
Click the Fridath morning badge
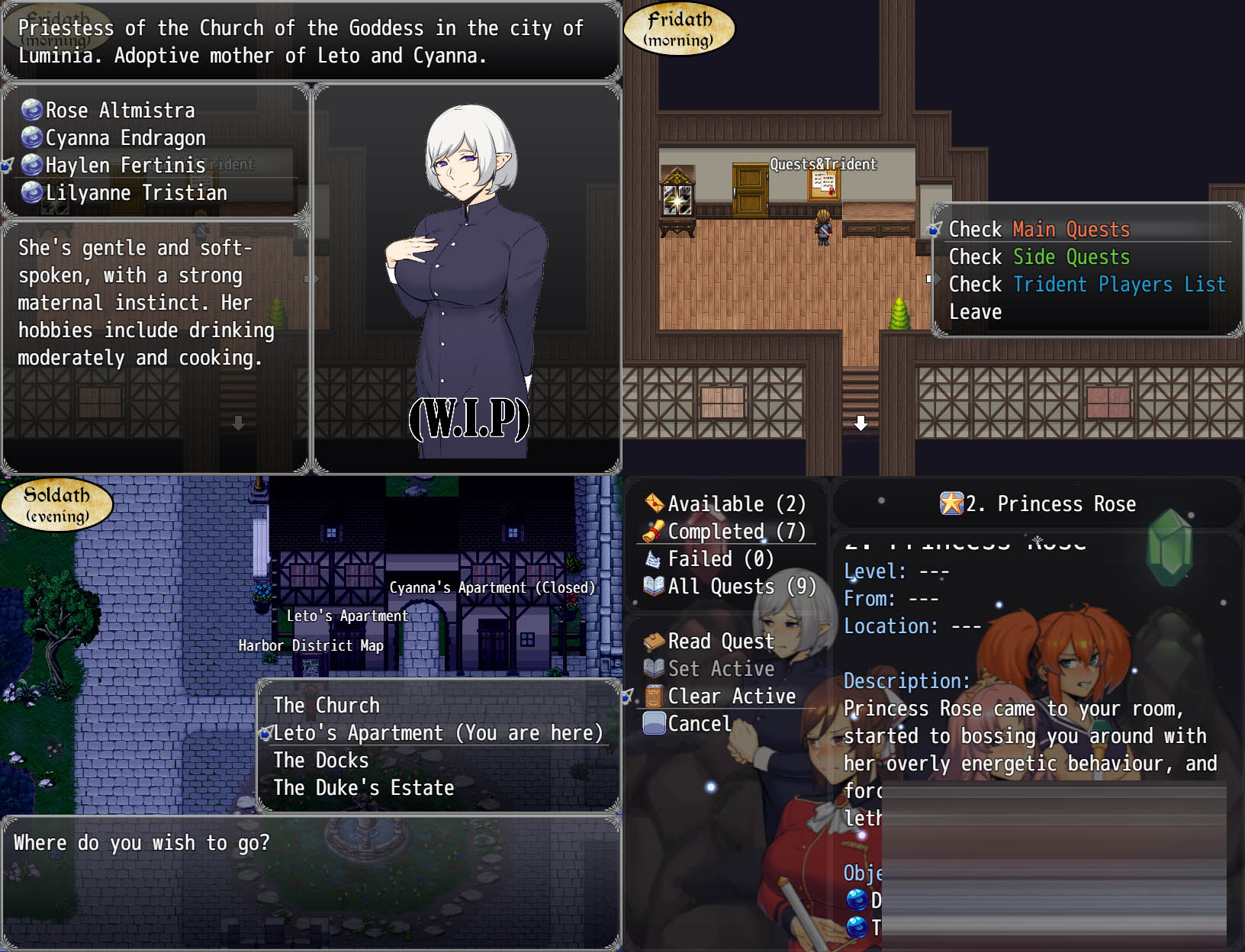678,28
